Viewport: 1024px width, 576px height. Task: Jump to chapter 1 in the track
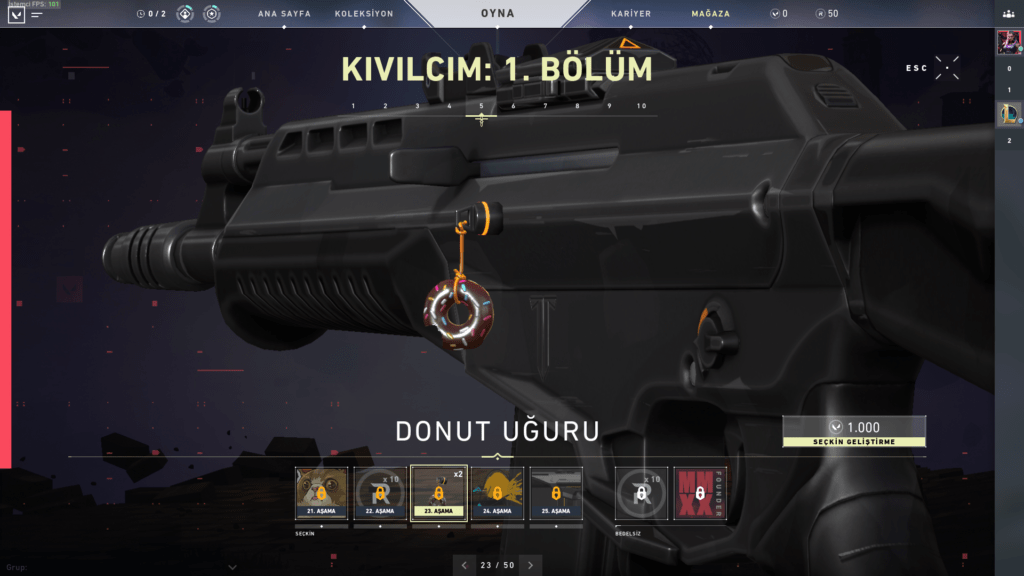coord(353,106)
